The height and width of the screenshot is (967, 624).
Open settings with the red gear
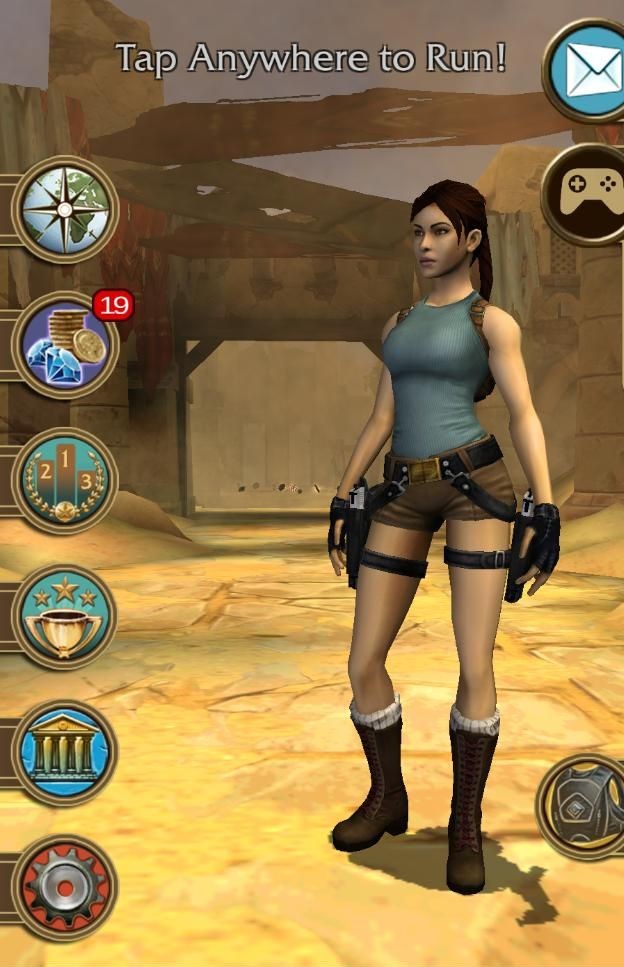point(65,888)
